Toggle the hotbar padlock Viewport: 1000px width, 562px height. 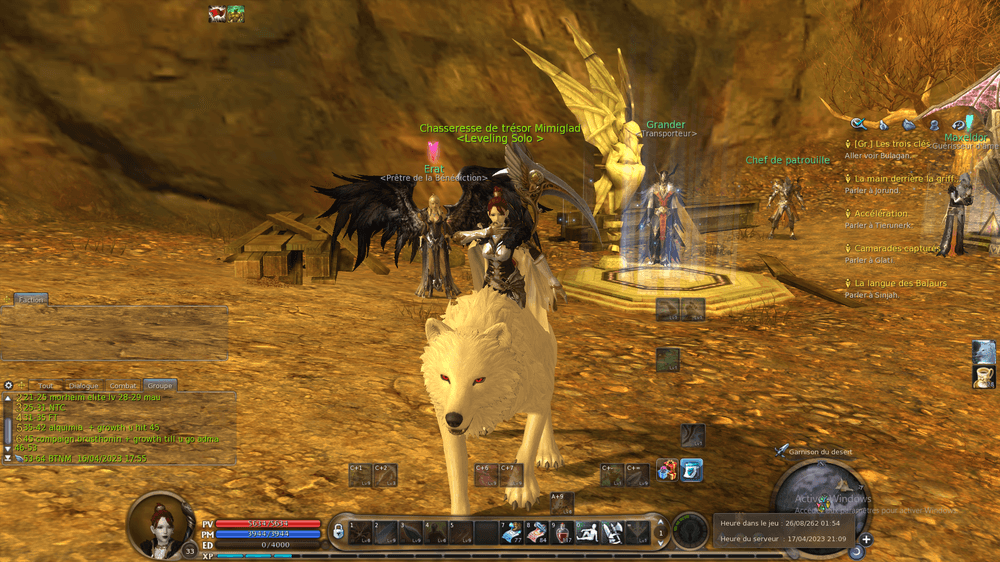(x=339, y=528)
